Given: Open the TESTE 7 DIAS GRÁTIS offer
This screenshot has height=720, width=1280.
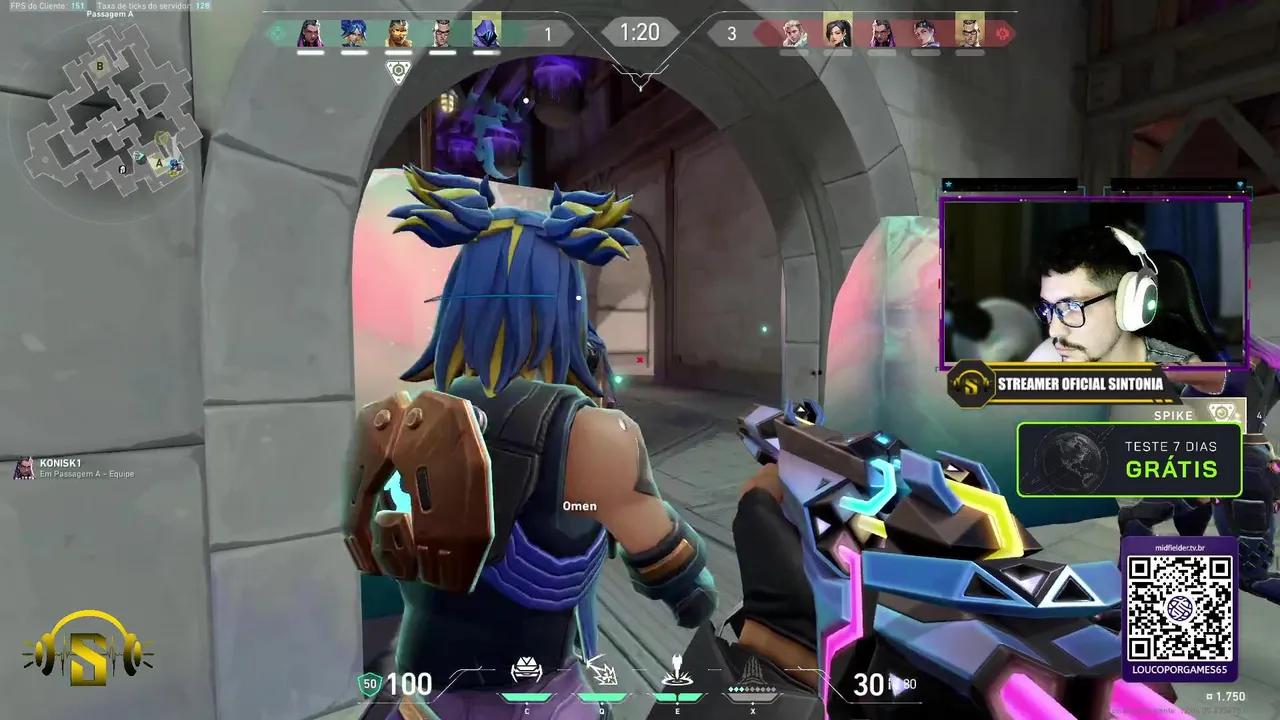Looking at the screenshot, I should point(1130,460).
